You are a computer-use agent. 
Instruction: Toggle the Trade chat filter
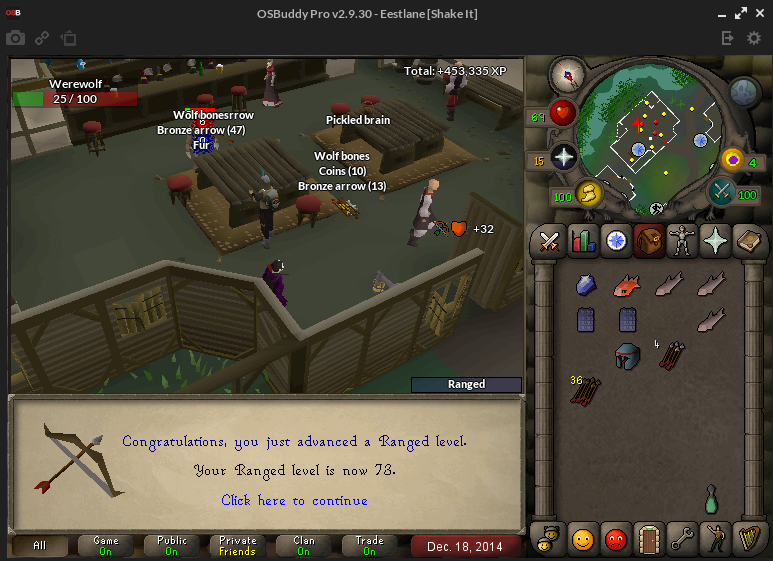click(x=370, y=546)
